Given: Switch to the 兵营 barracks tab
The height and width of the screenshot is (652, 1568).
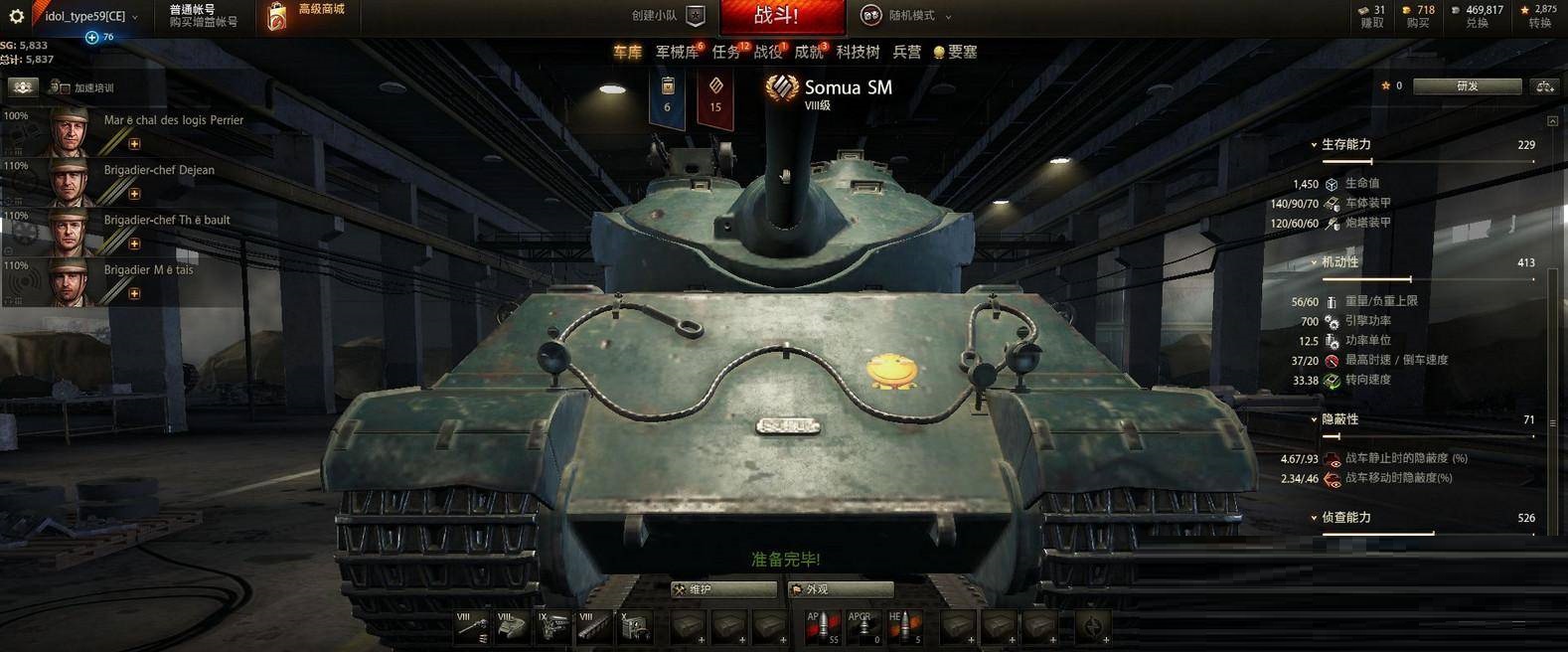Looking at the screenshot, I should (x=906, y=52).
